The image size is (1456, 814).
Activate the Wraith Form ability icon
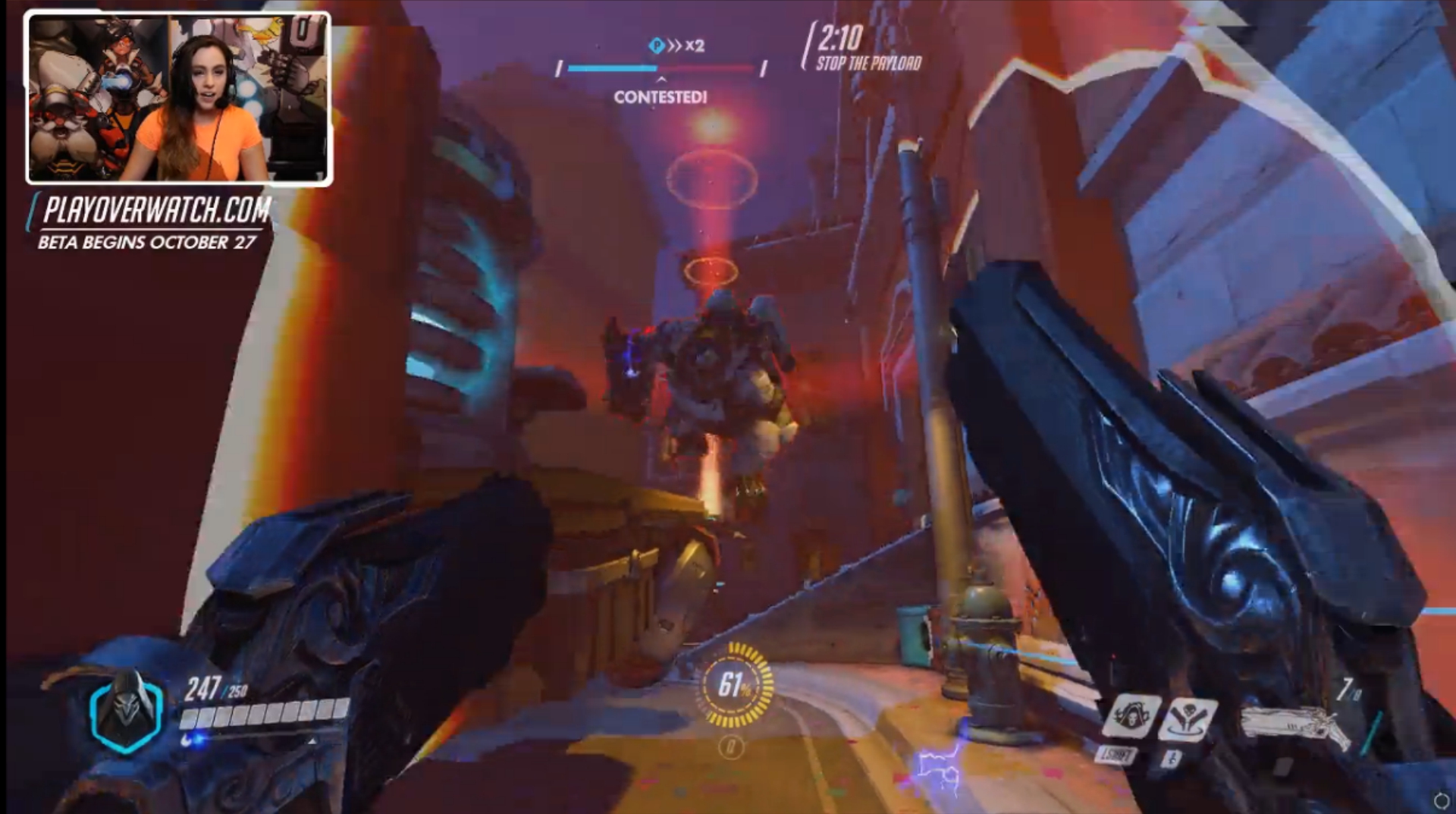(1131, 715)
